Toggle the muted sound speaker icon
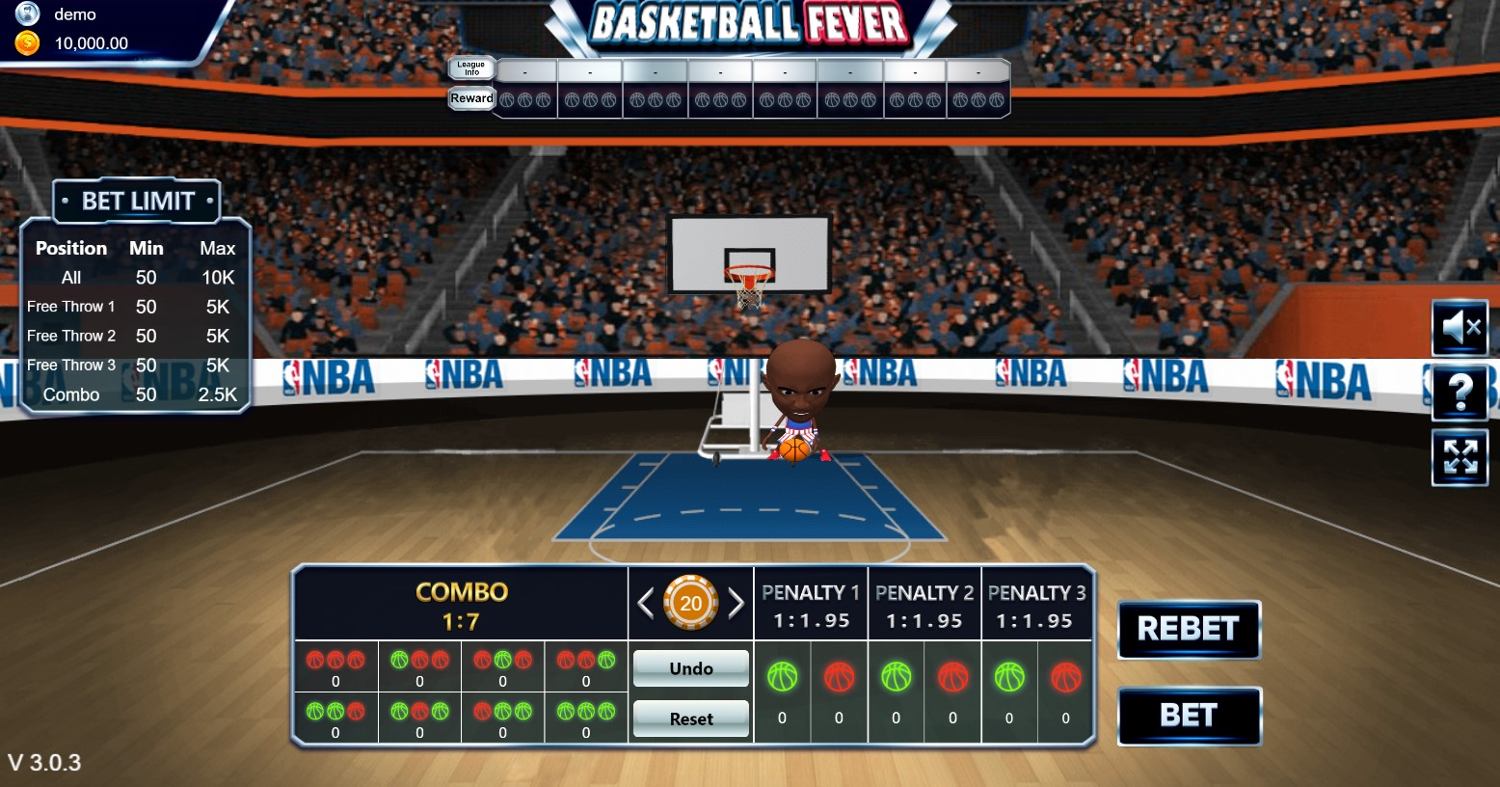Screen dimensions: 1500x787 (1460, 327)
